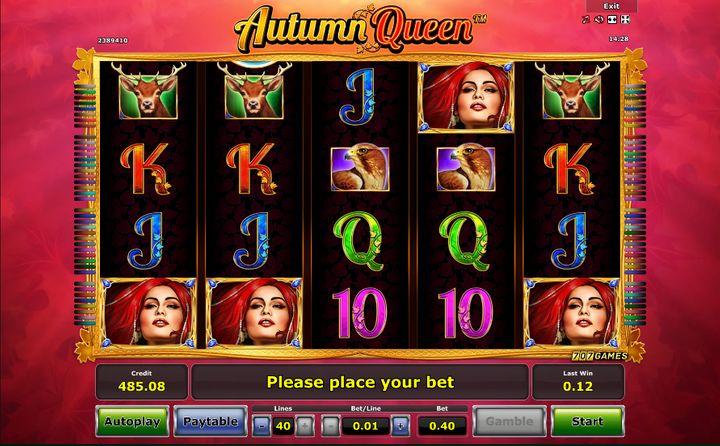
Task: Toggle the sound speaker icon
Action: tap(598, 19)
